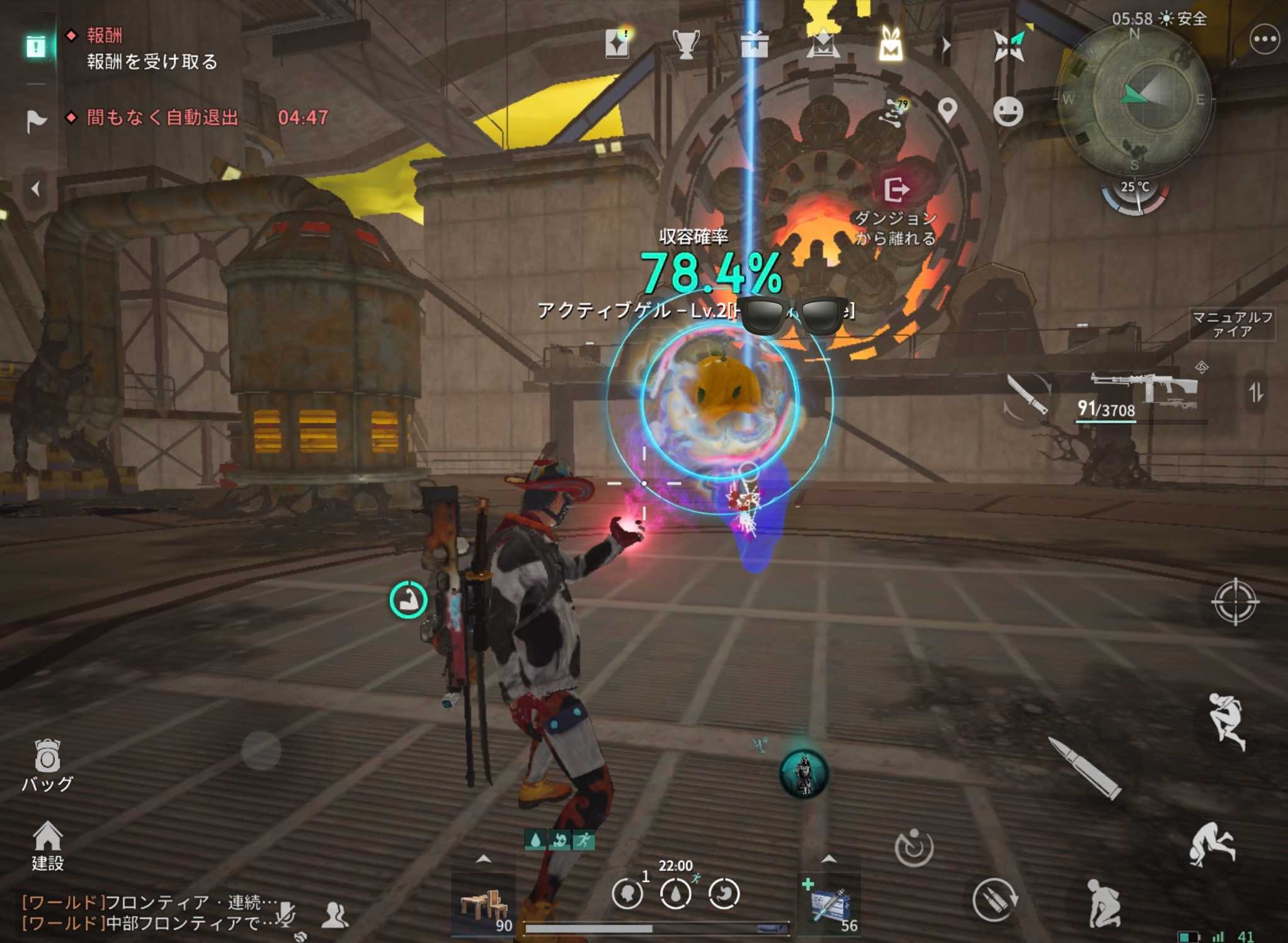Tap the bullet fire button
This screenshot has width=1288, height=943.
point(1085,769)
